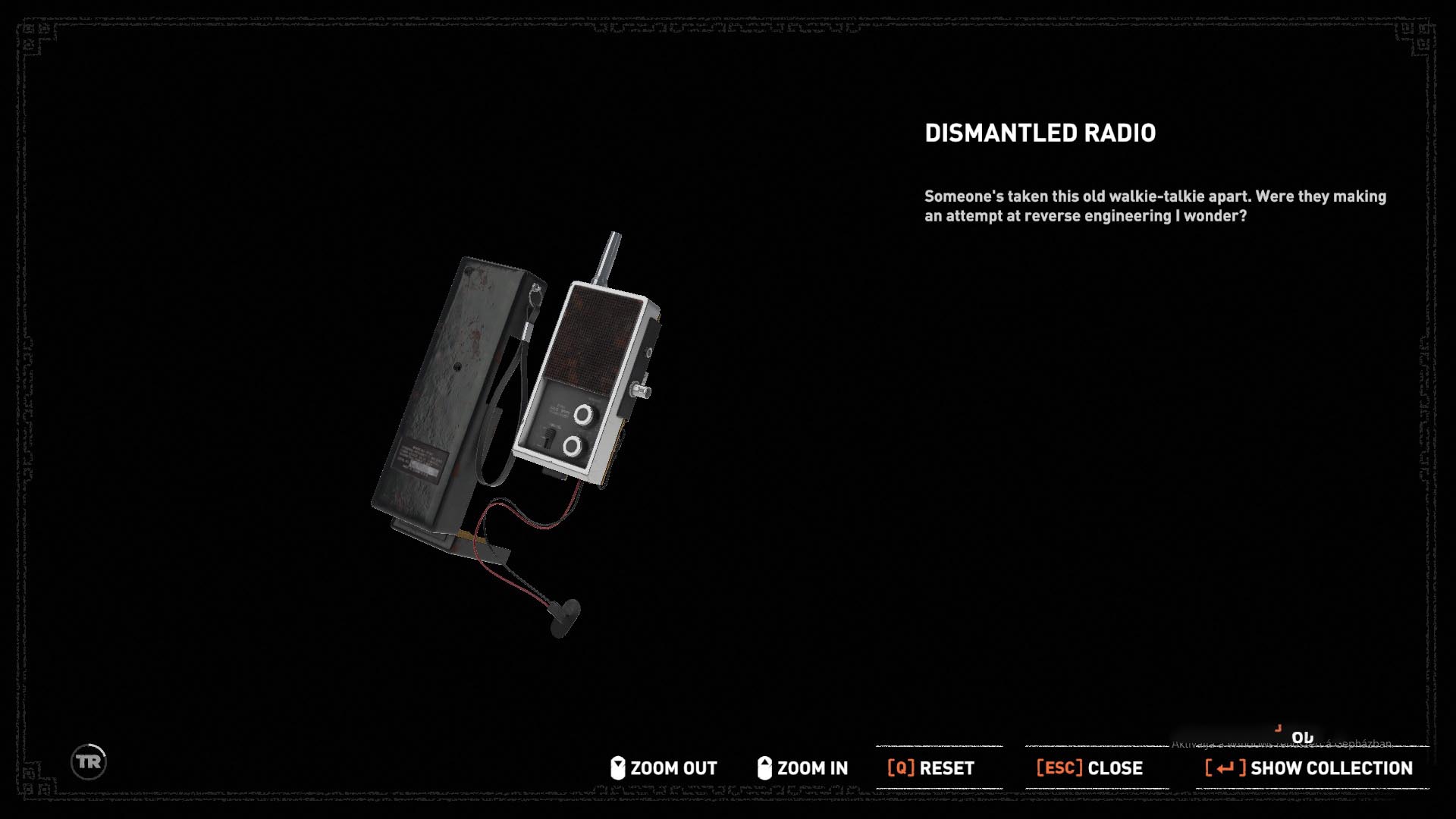Zoom in on the radio
Viewport: 1456px width, 819px height.
pos(803,768)
